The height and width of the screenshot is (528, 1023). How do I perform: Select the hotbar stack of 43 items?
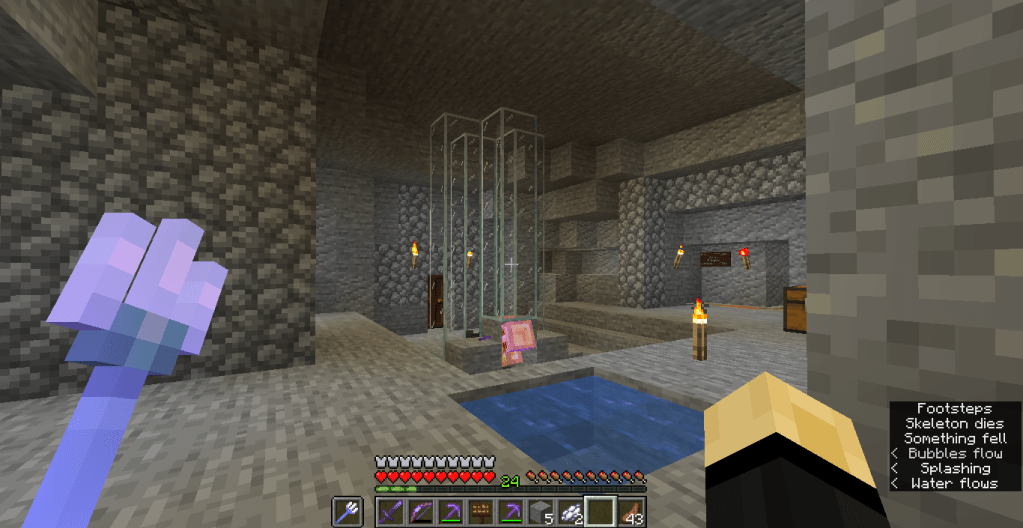(631, 510)
